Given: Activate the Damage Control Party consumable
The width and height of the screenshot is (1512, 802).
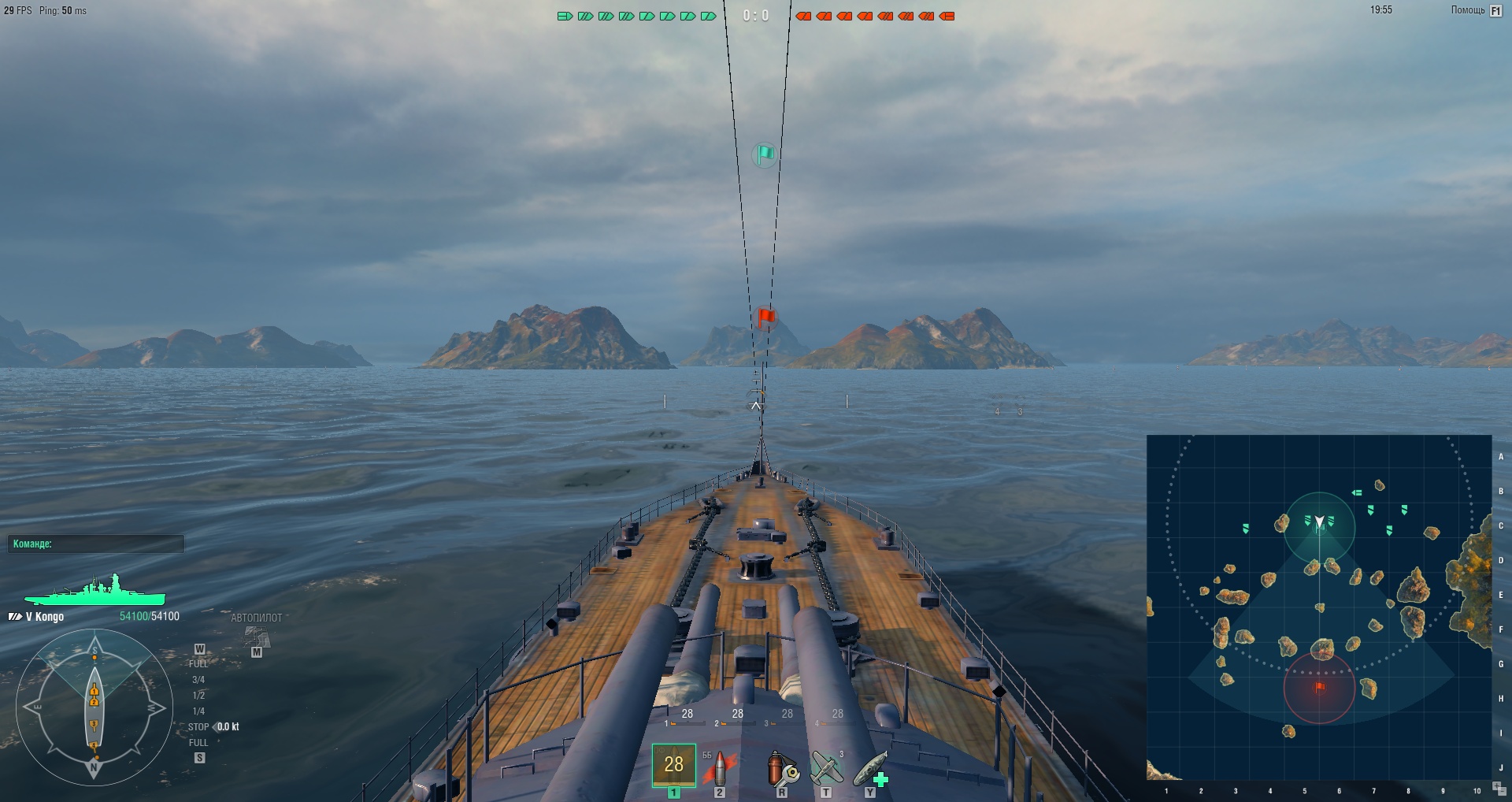Looking at the screenshot, I should (x=781, y=767).
